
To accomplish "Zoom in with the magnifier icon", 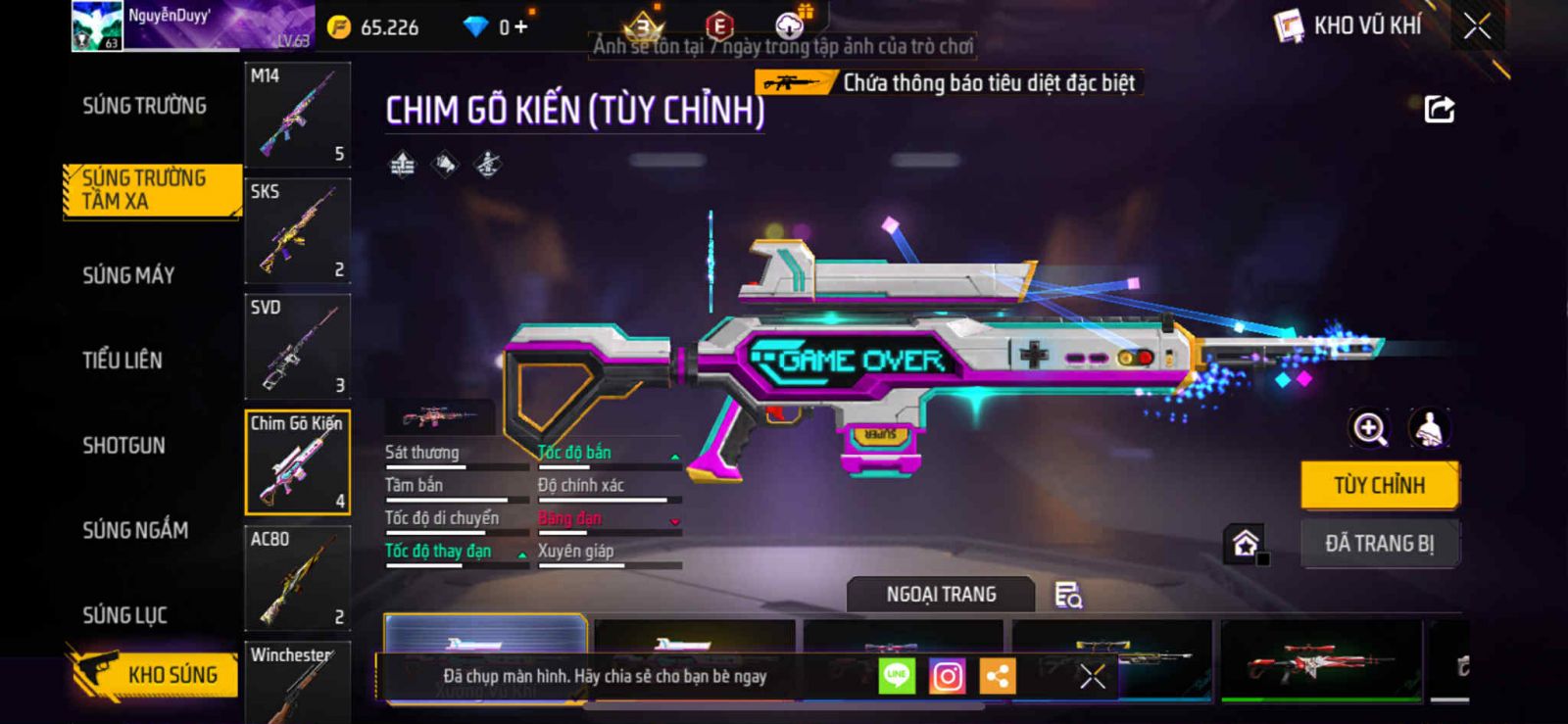I will [x=1369, y=428].
